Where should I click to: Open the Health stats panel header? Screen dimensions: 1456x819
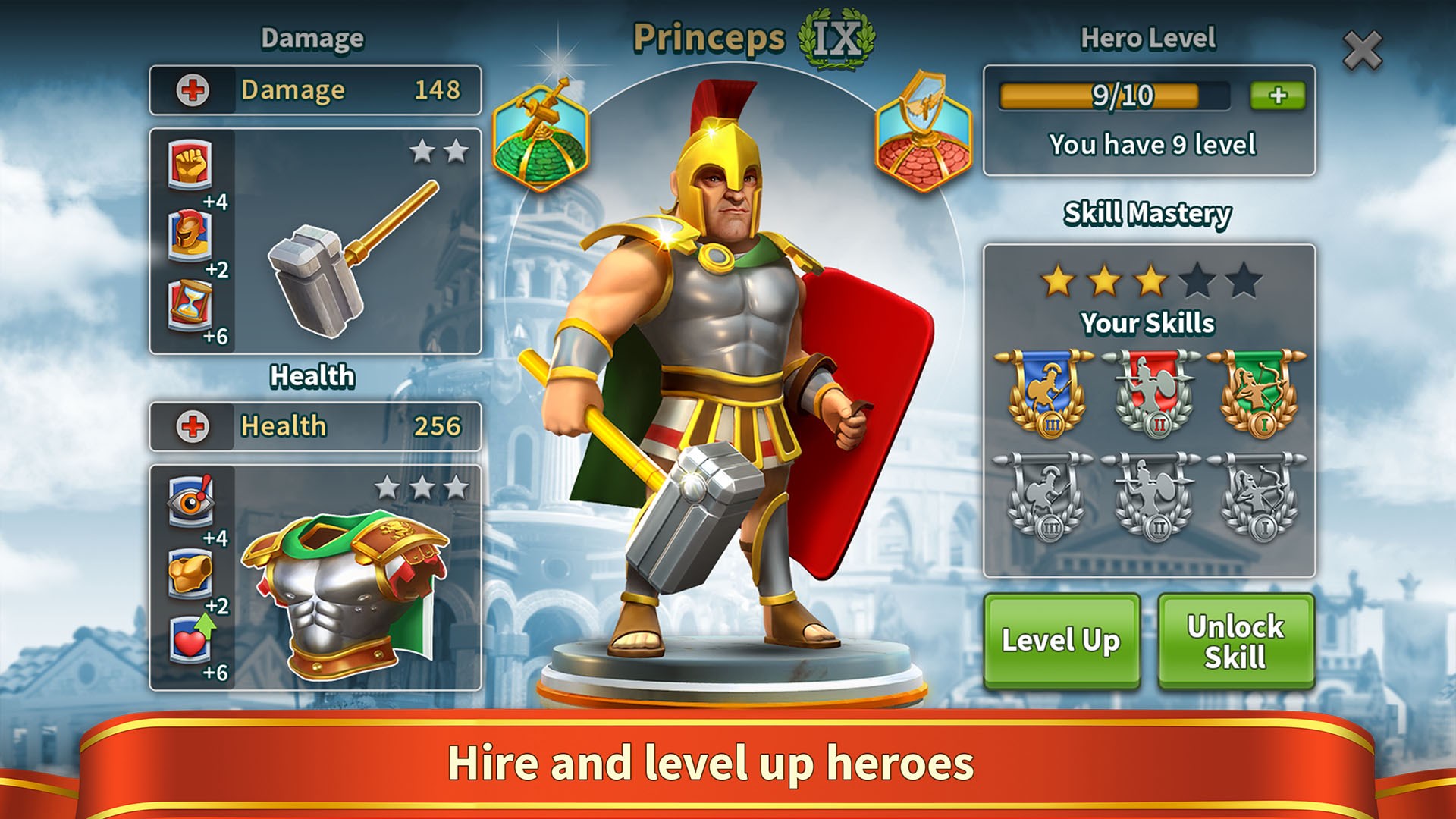coord(315,427)
